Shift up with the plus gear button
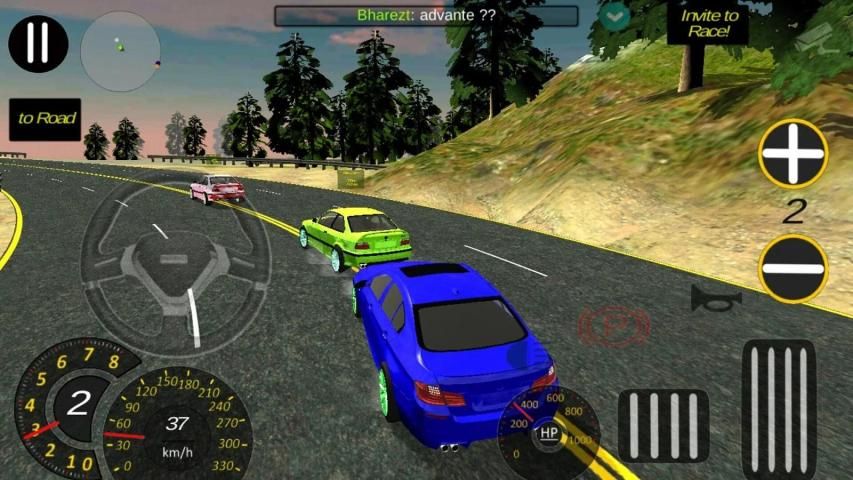Screen dimensions: 853x480 (792, 153)
